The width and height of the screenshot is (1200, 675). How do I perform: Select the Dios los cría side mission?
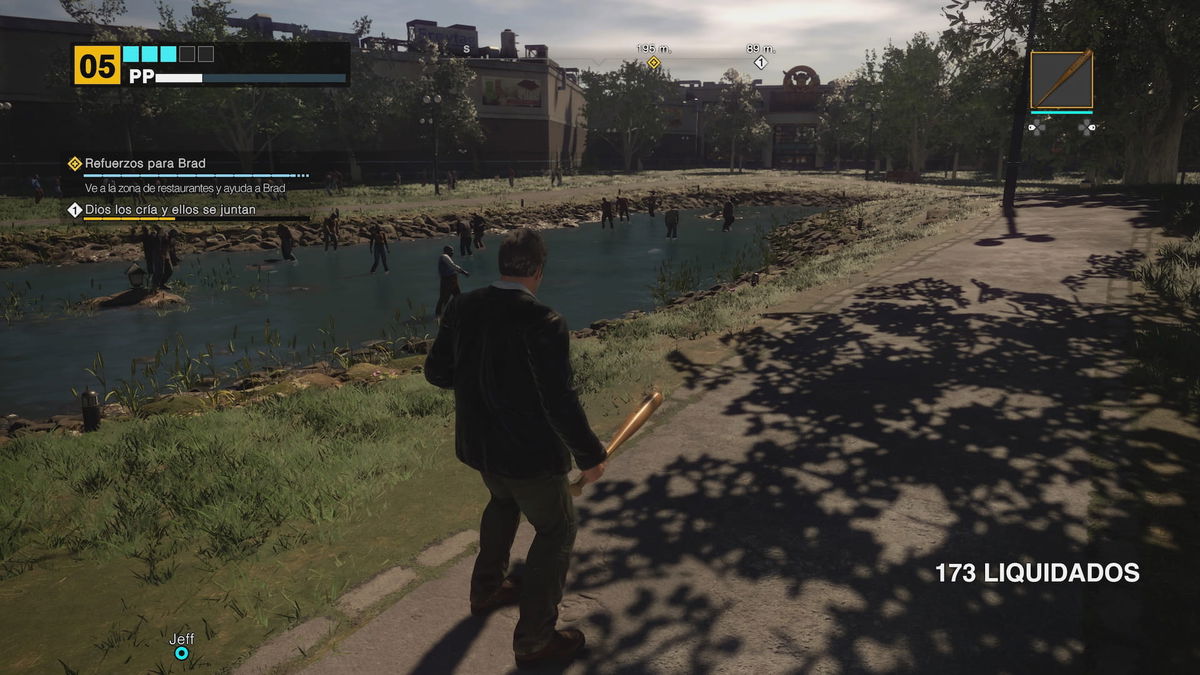pos(170,210)
